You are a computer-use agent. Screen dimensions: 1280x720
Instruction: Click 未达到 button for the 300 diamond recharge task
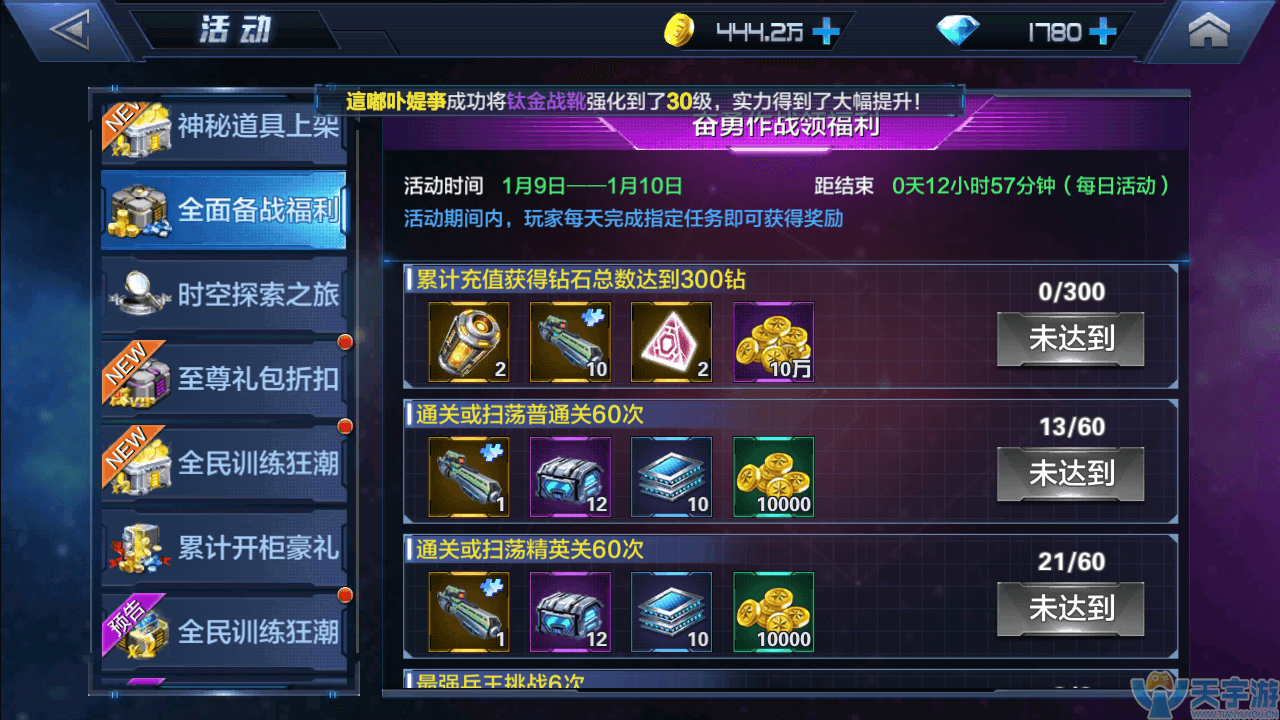click(x=1070, y=340)
